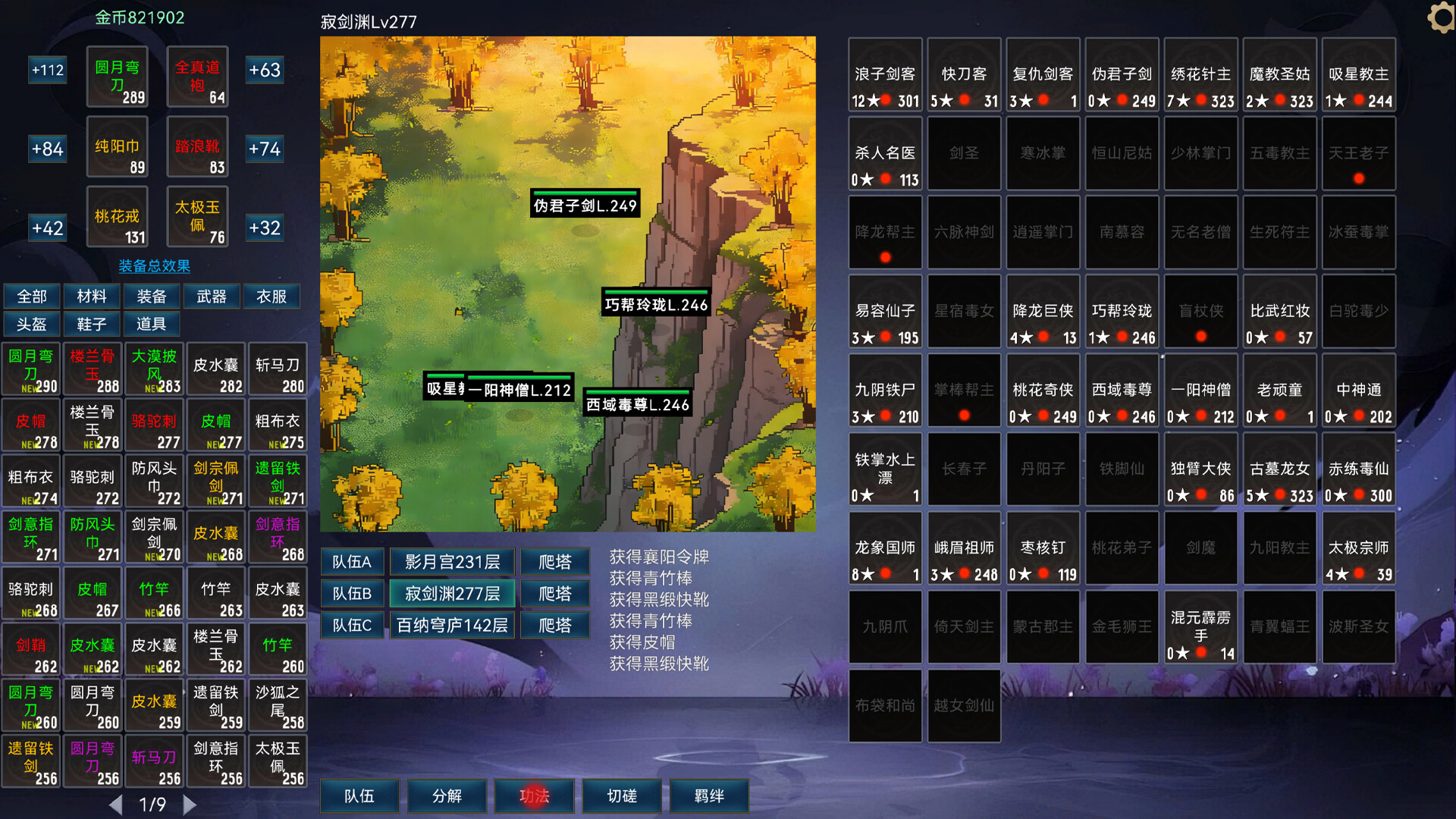
Task: Select the equipped 圆月弯刀 weapon slot
Action: 117,77
